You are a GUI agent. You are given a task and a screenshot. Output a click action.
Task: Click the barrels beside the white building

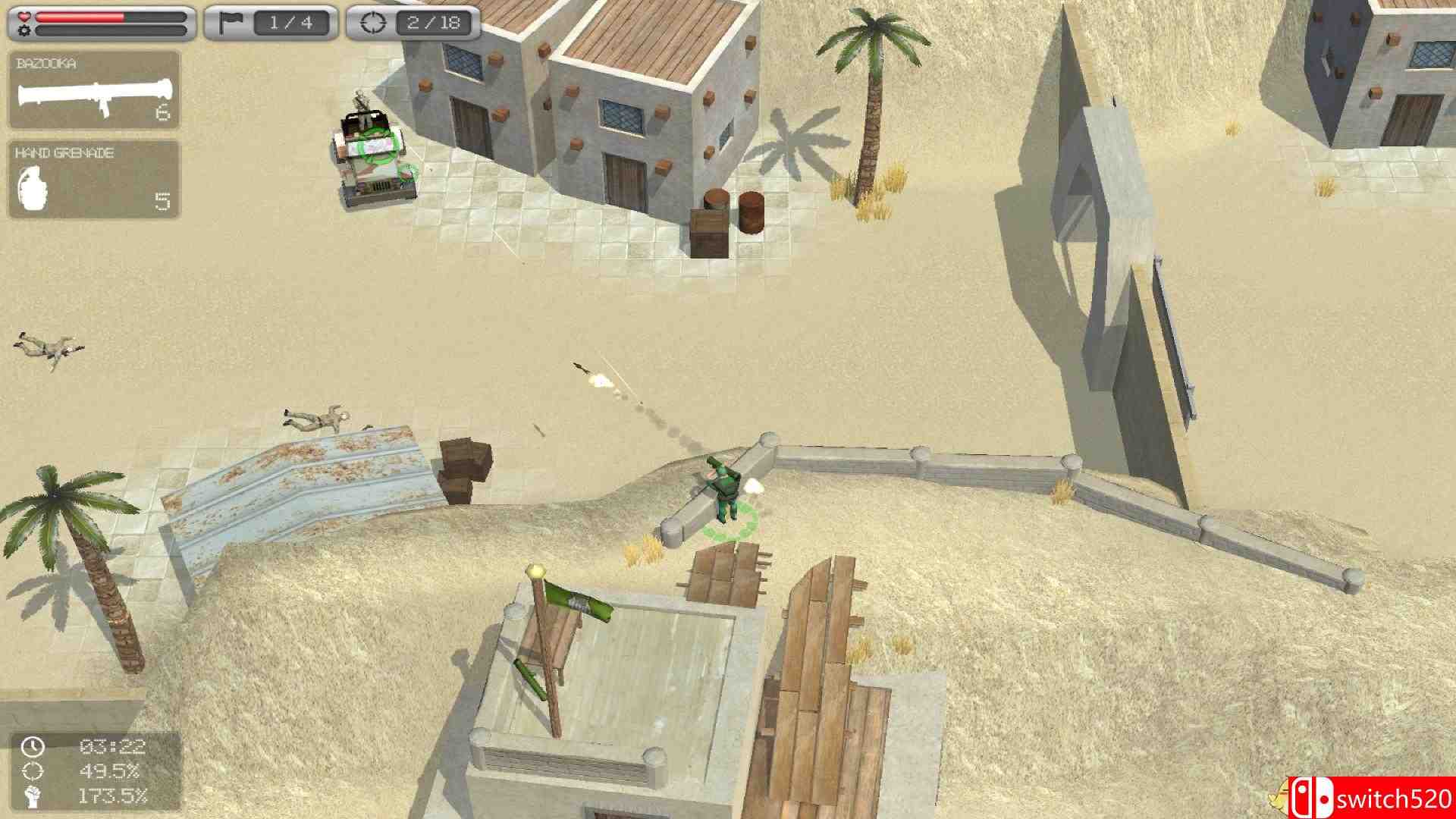[732, 209]
